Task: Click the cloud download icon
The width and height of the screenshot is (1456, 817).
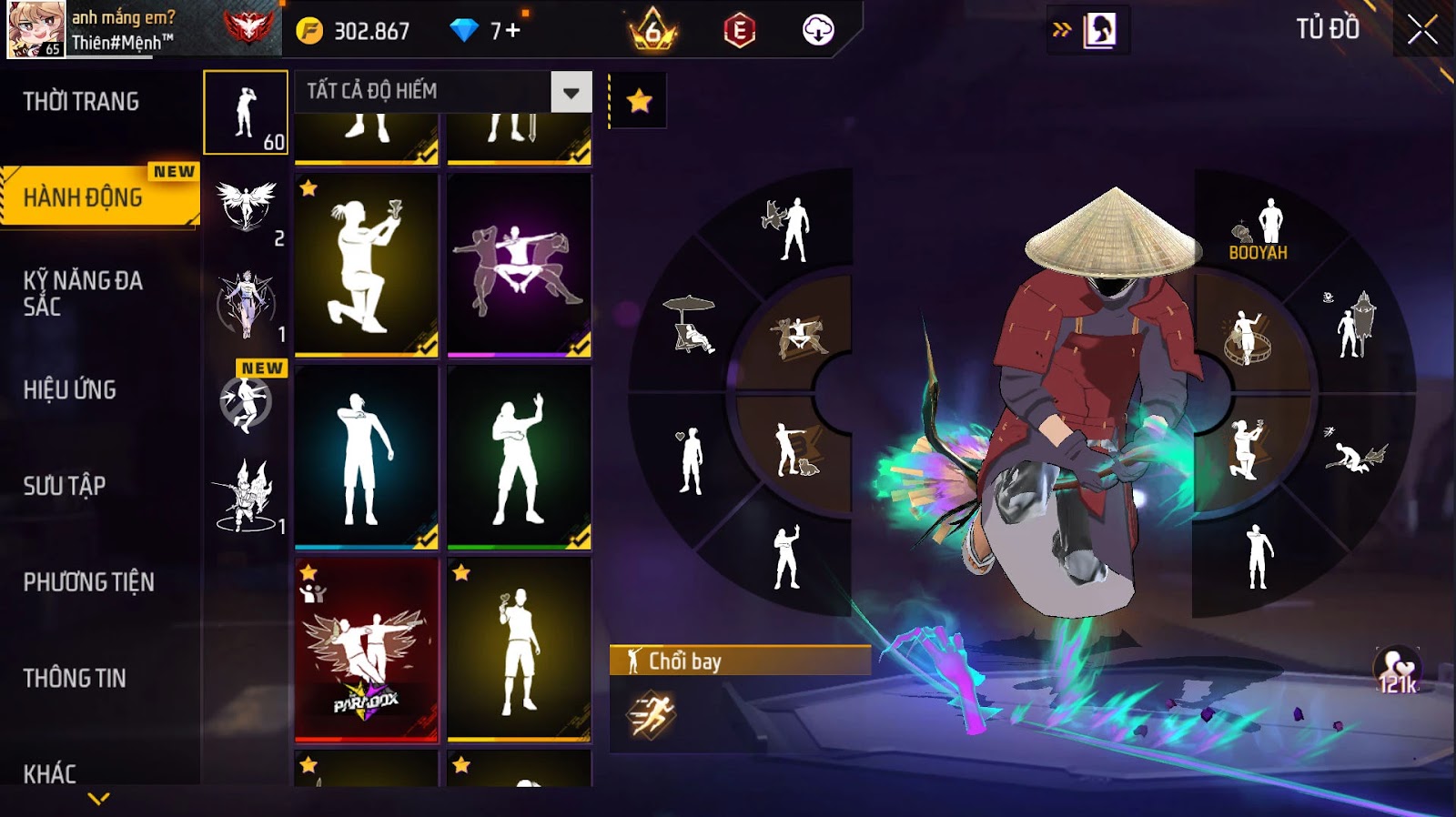Action: (818, 31)
